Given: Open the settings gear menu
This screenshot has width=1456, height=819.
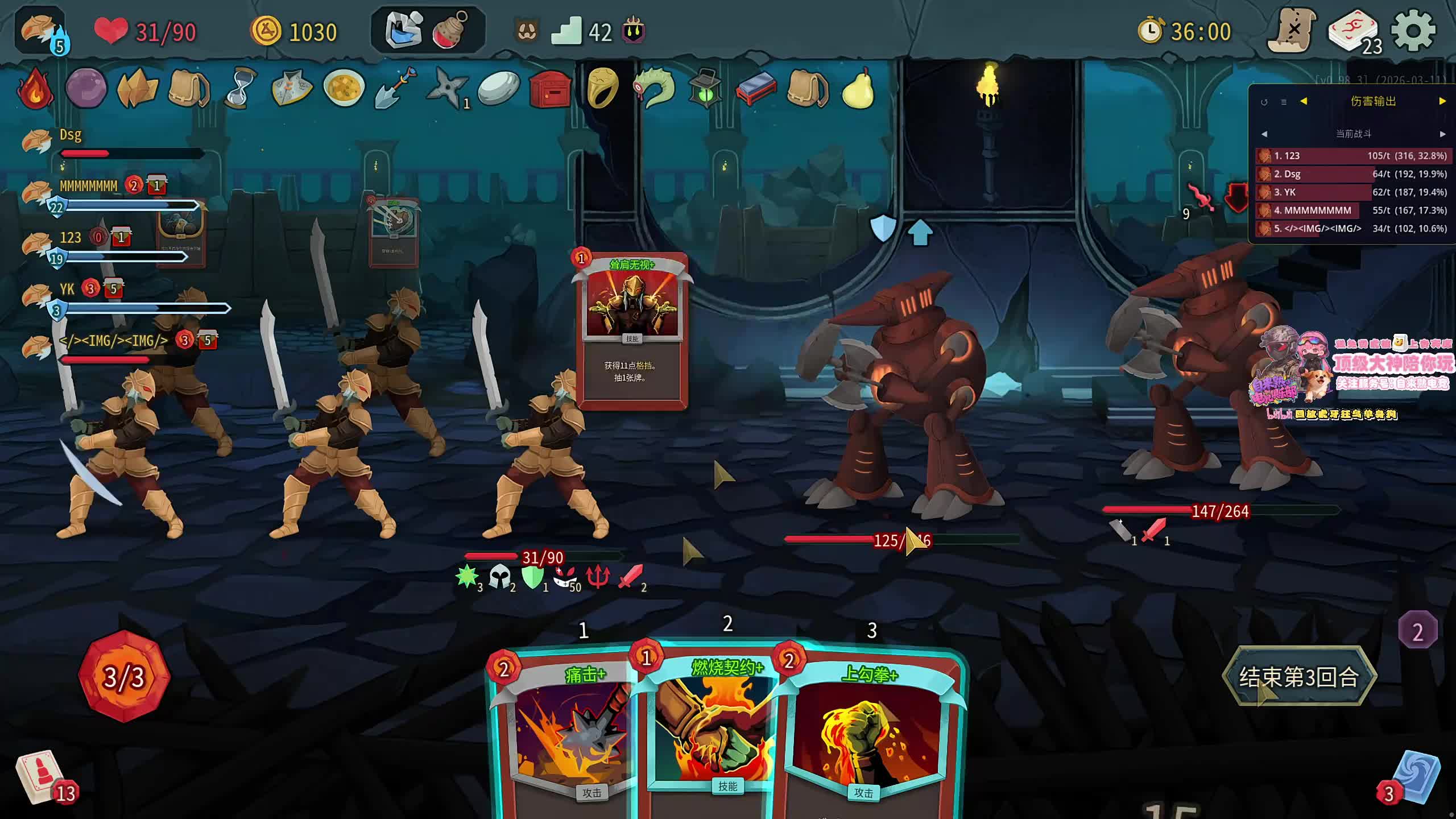Looking at the screenshot, I should click(x=1413, y=31).
